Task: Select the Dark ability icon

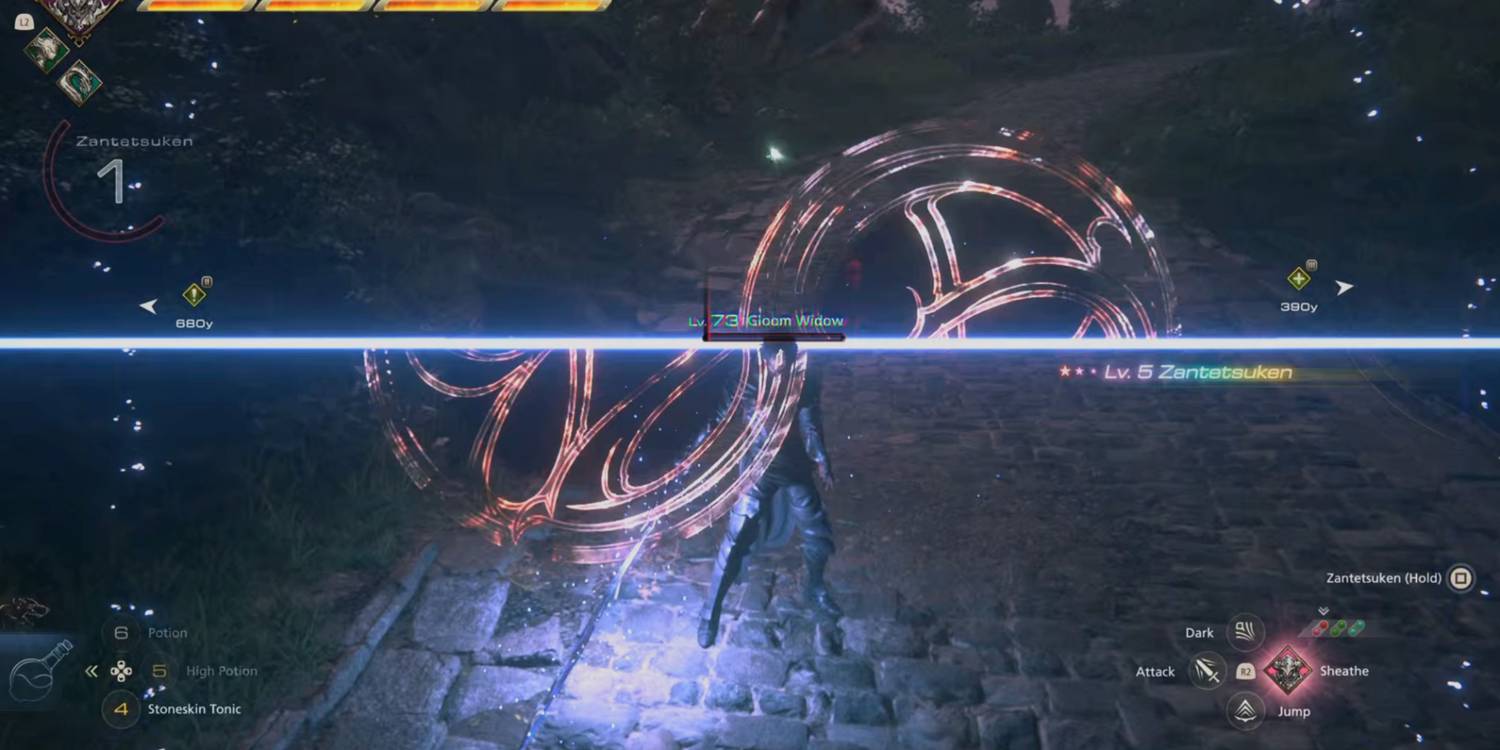Action: coord(1245,632)
